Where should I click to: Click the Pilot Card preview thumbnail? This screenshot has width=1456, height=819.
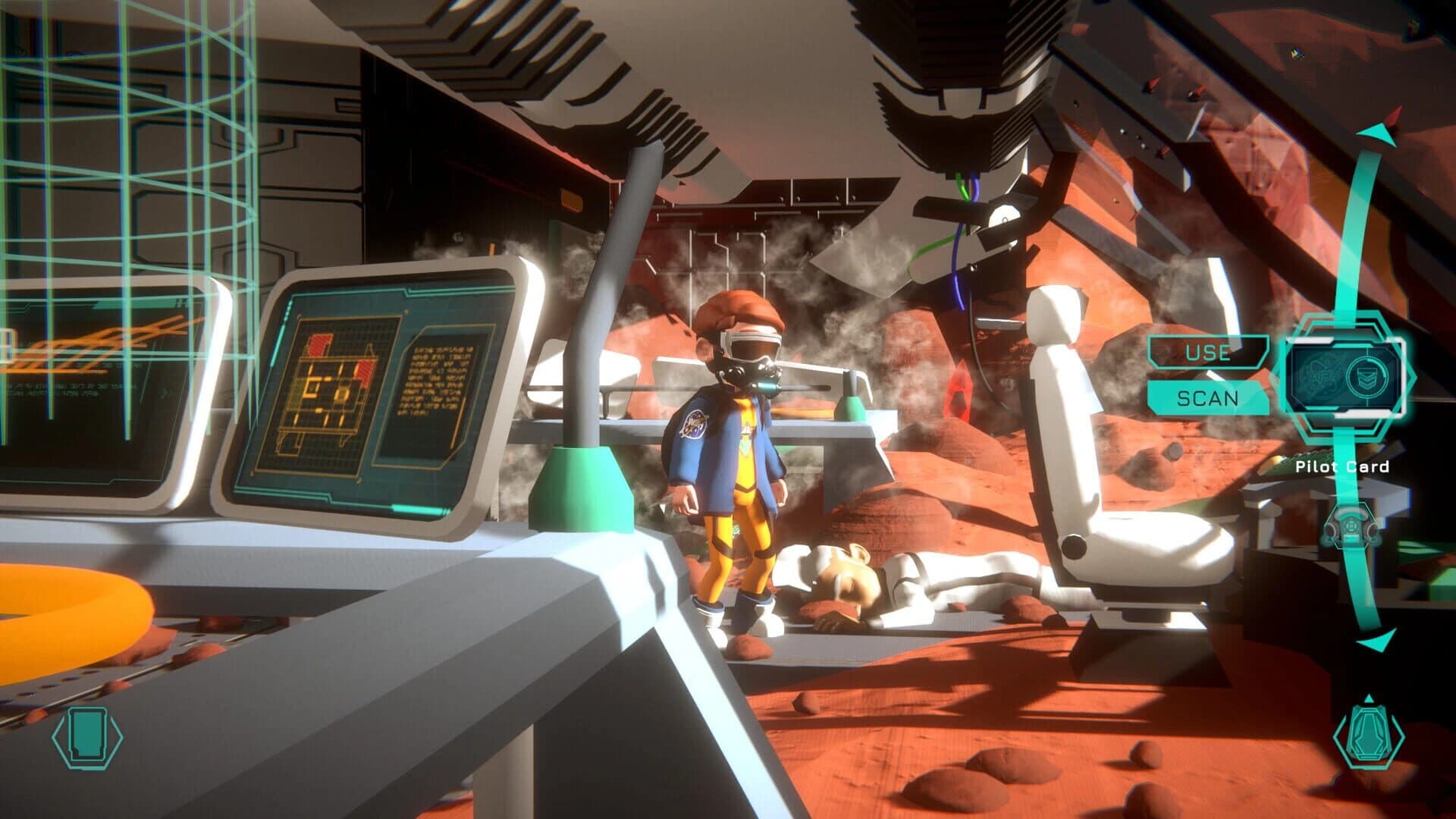1348,378
